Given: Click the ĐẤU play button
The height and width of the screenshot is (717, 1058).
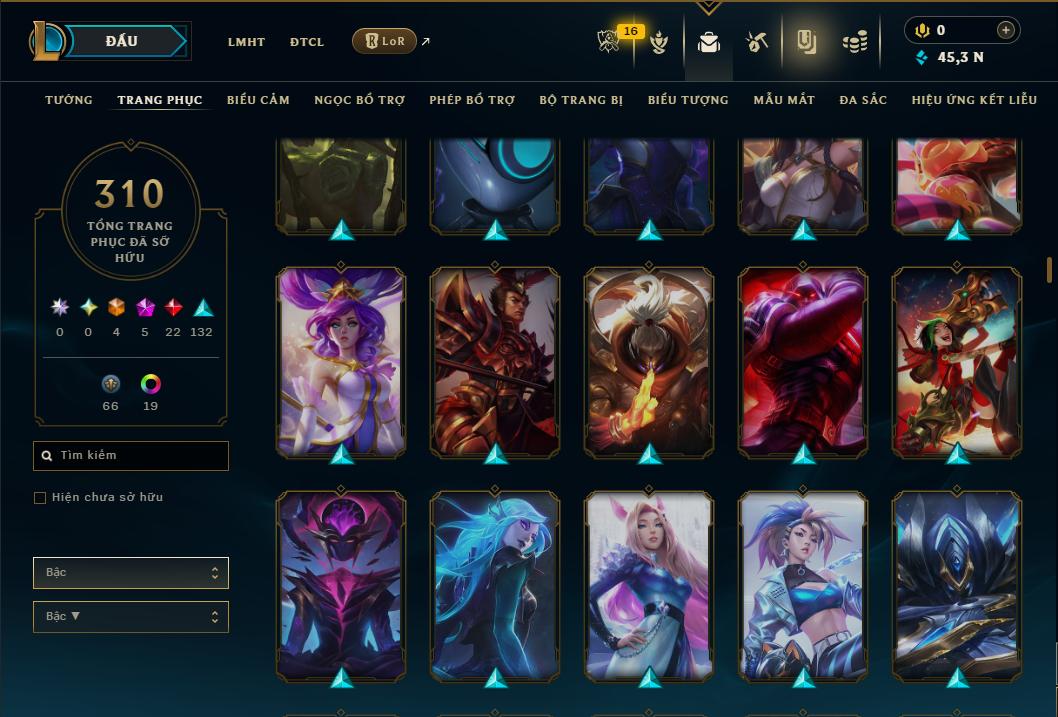Looking at the screenshot, I should (122, 41).
